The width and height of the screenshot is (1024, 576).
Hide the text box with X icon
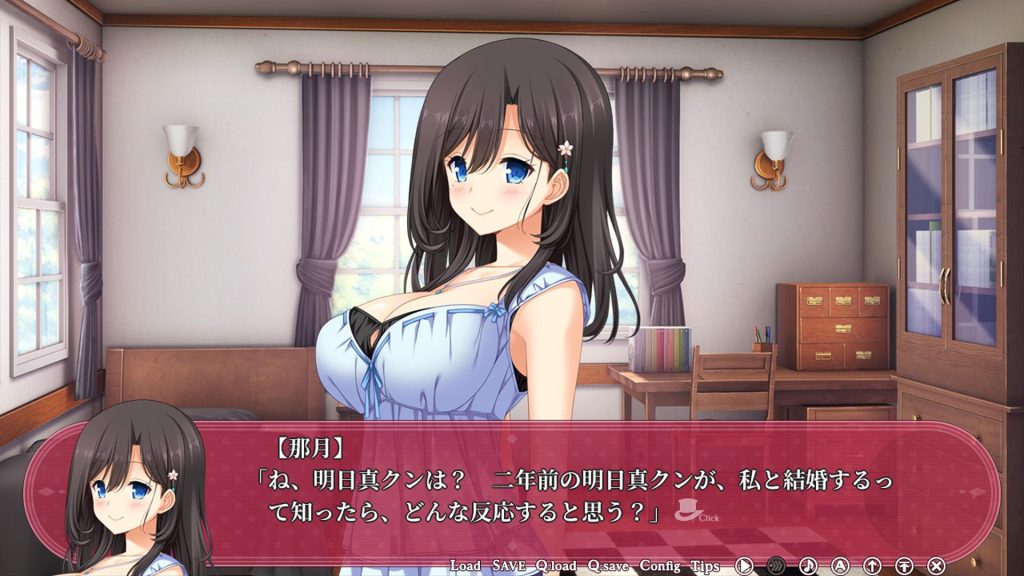point(936,566)
